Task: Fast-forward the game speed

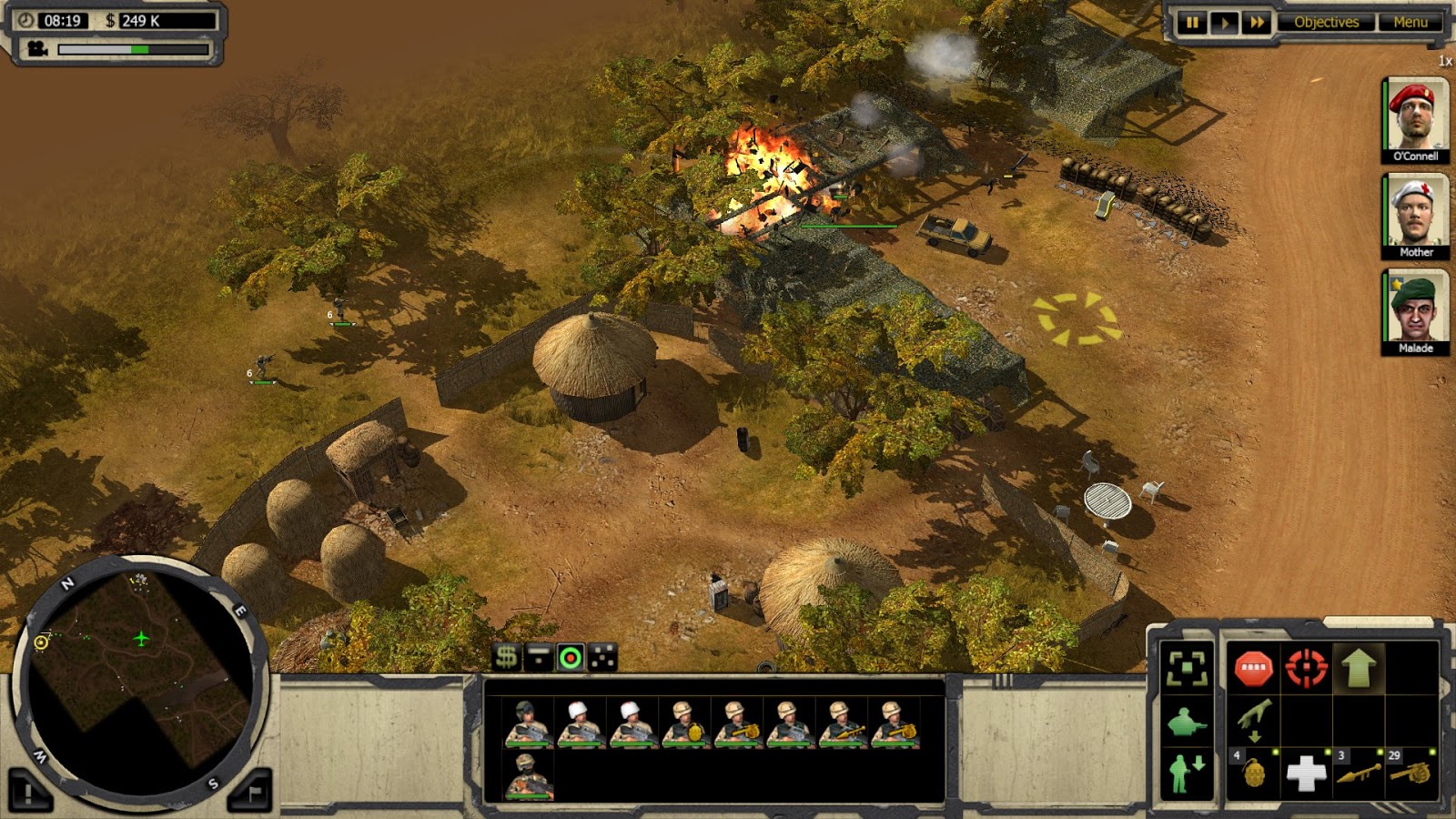Action: [1253, 22]
